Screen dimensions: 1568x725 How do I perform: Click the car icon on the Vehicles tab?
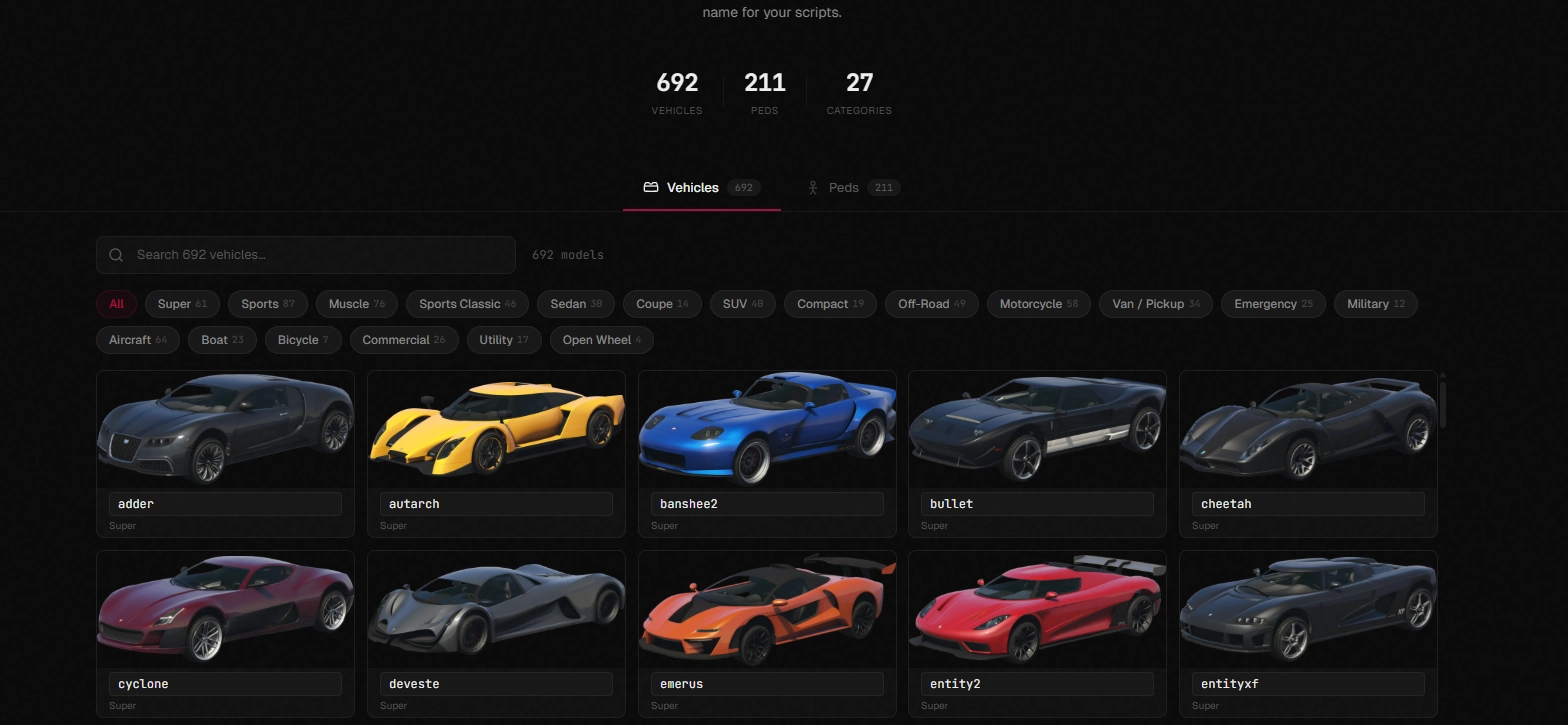[651, 187]
